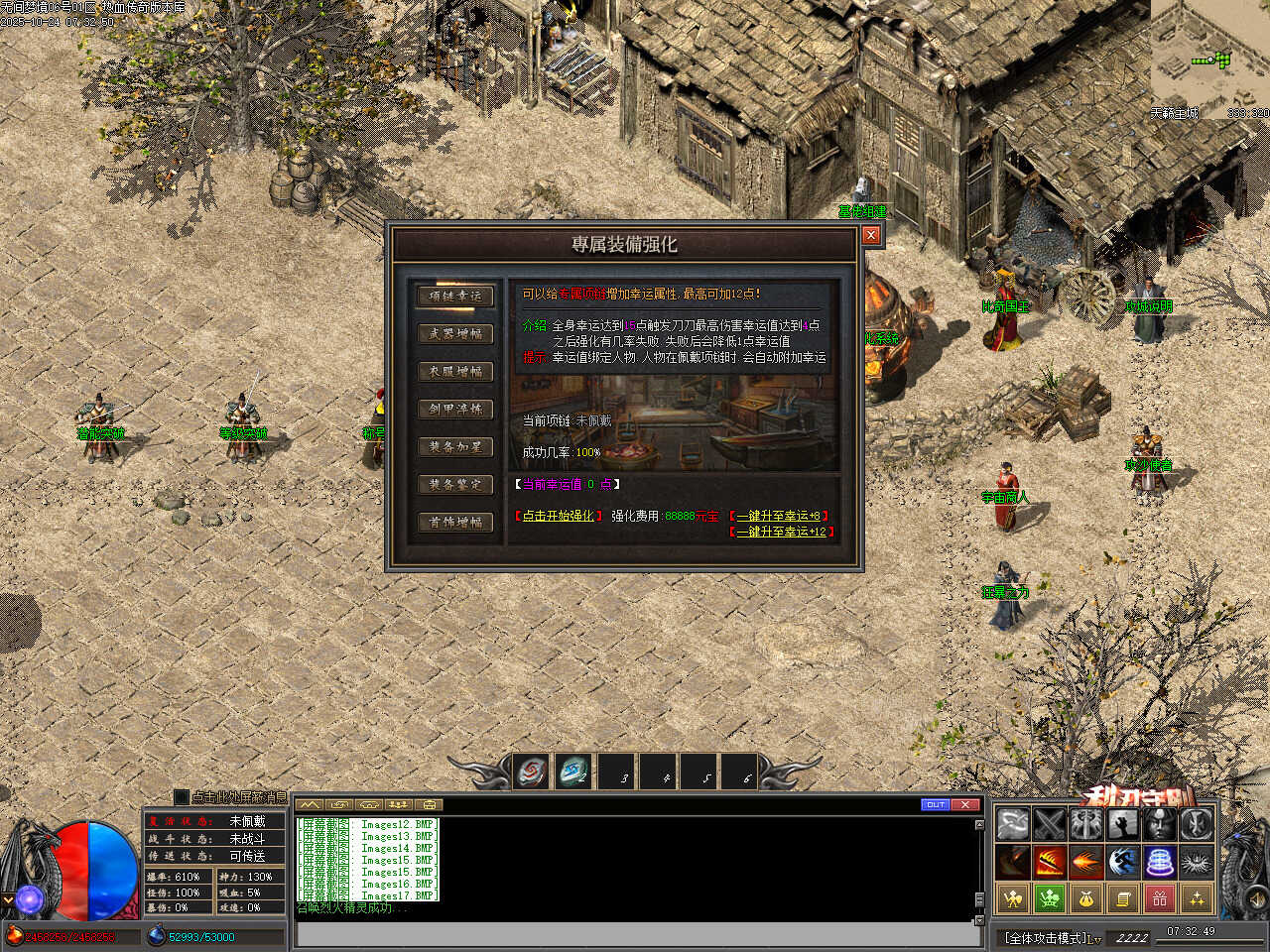The image size is (1270, 952).
Task: Choose 一键升至幸运+8 link
Action: click(x=779, y=516)
